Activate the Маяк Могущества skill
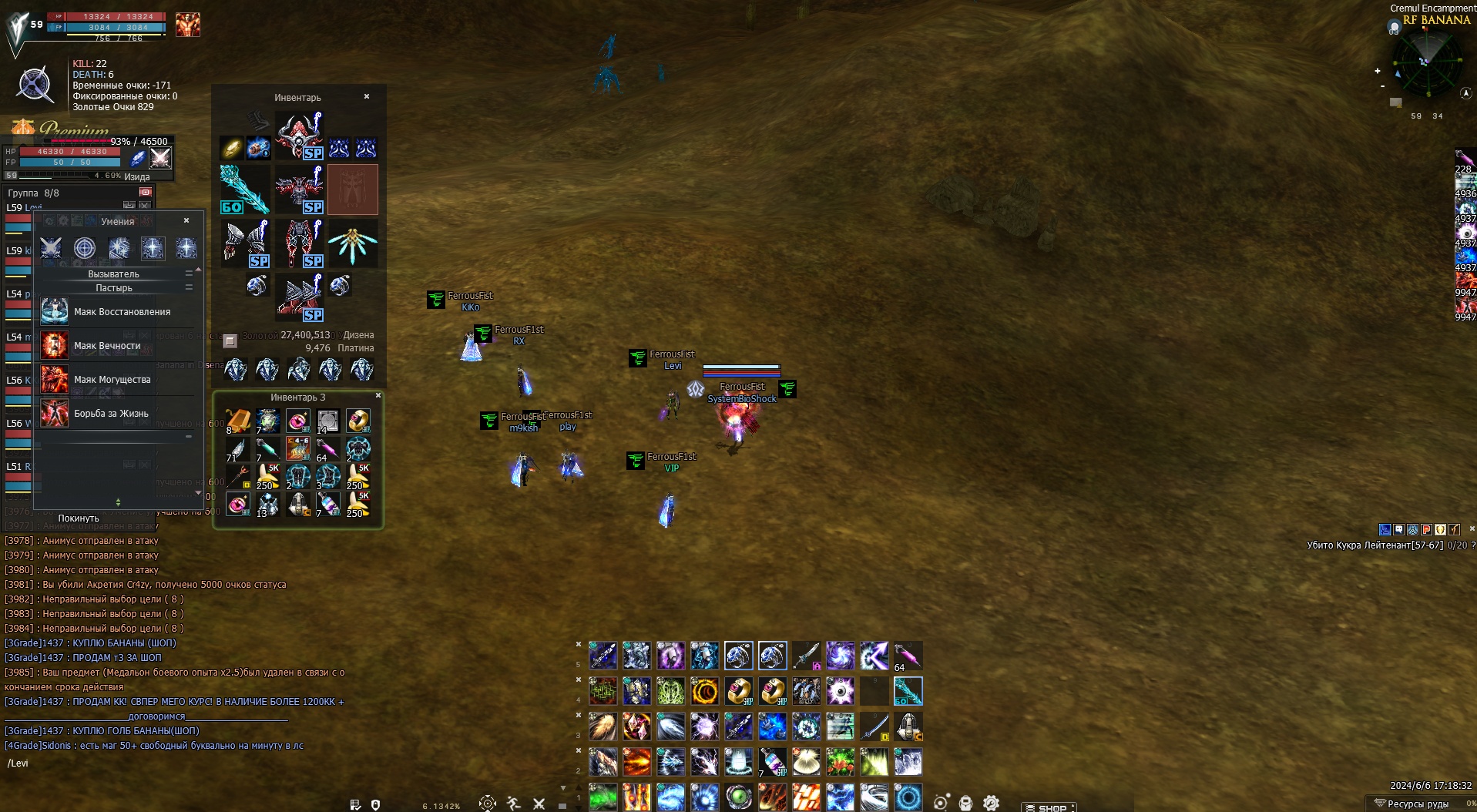 coord(112,380)
